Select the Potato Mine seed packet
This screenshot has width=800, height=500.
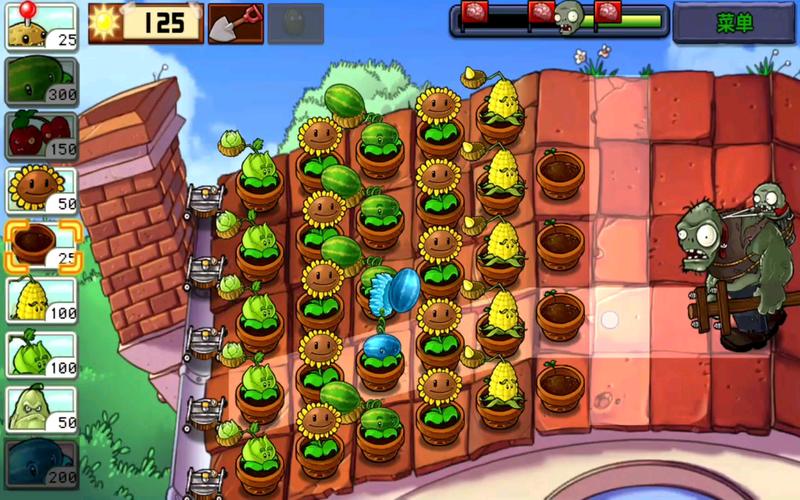(41, 27)
